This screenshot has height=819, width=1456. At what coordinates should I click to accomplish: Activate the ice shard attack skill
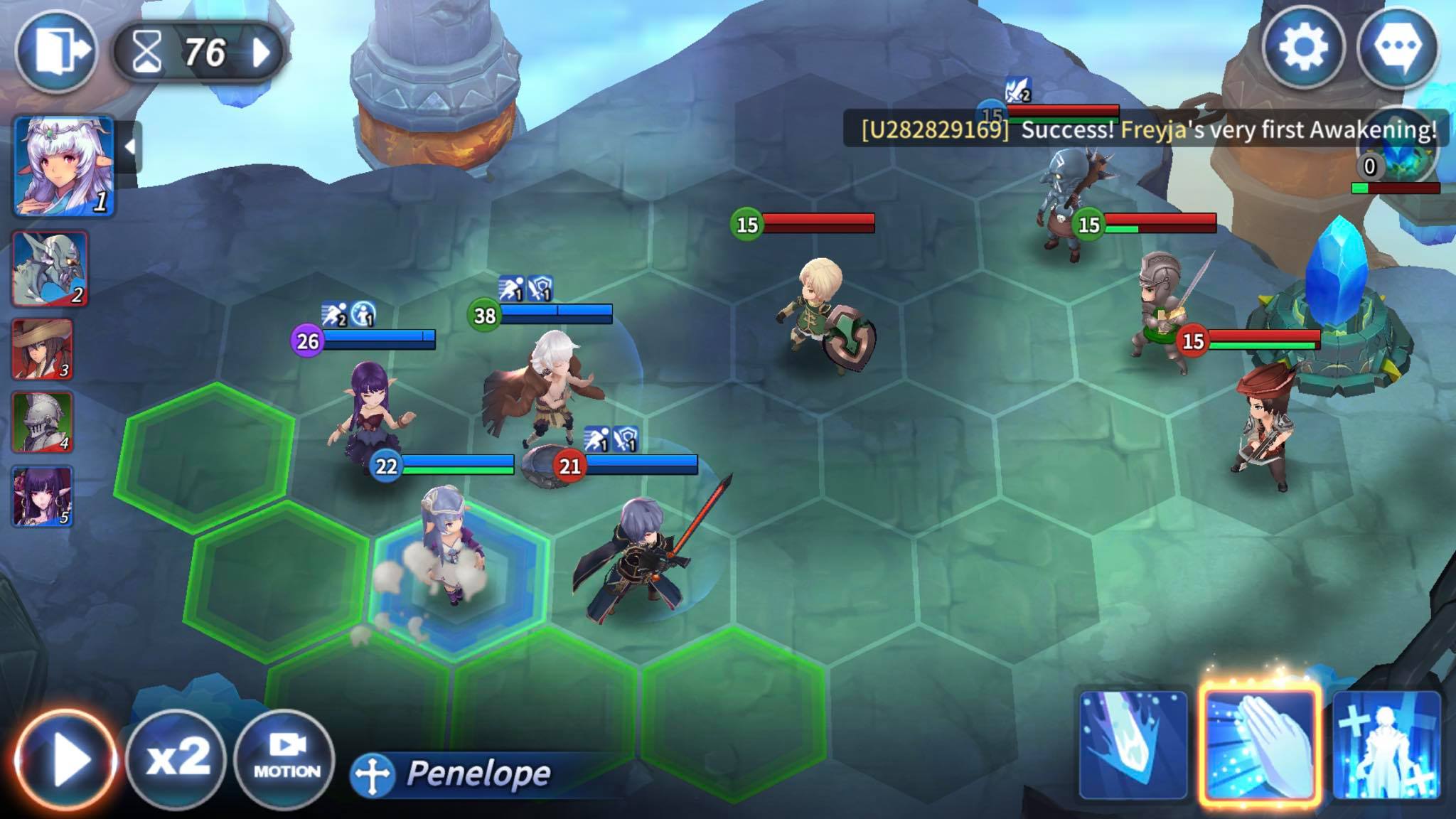coord(1133,744)
